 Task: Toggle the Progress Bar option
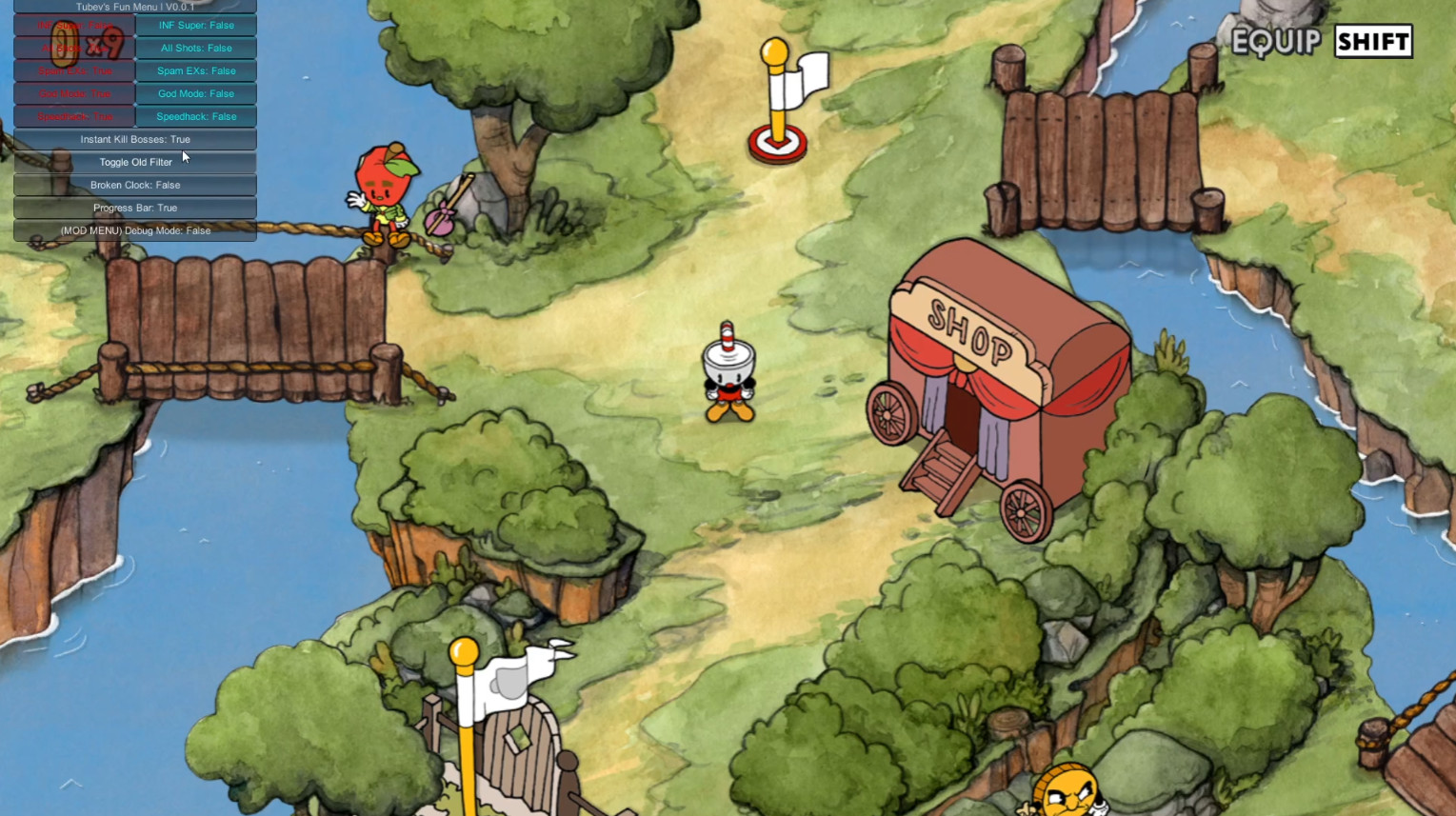click(134, 208)
